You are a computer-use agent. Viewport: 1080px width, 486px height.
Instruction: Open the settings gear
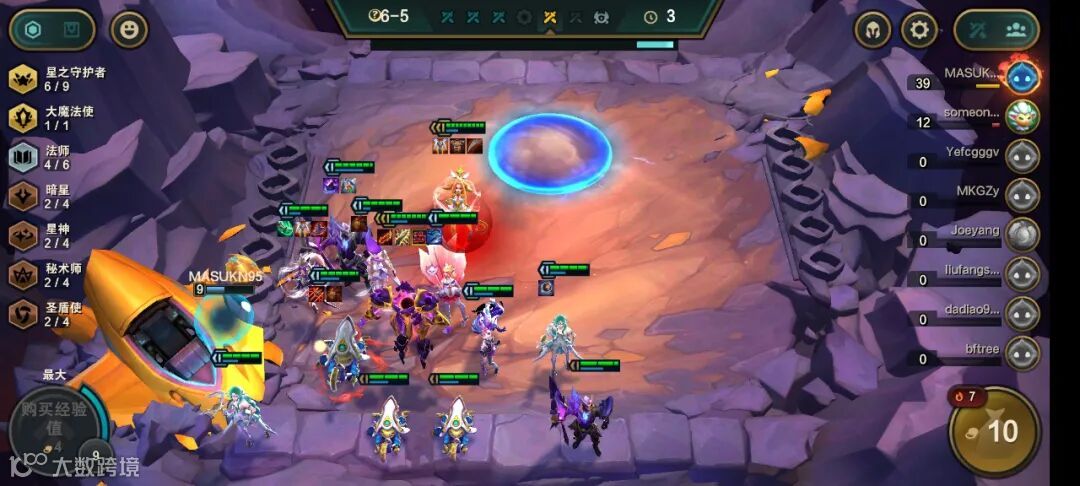(919, 30)
